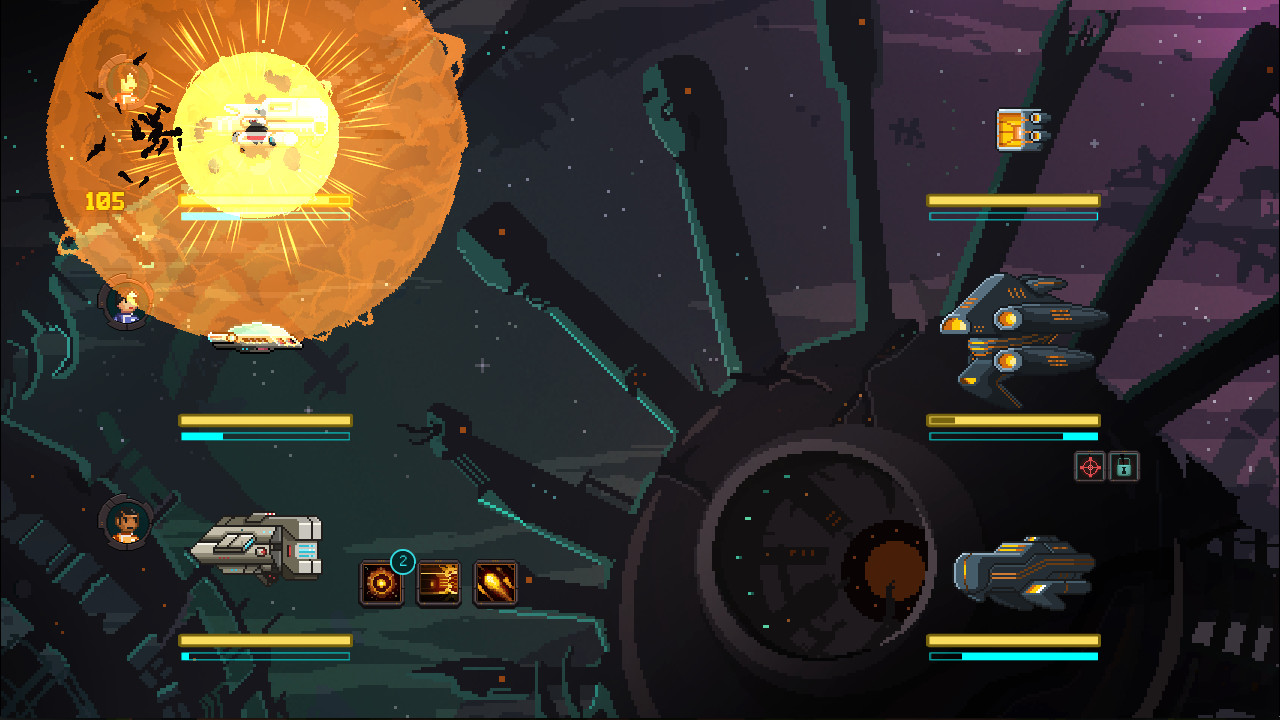1280x720 pixels.
Task: Use the incendiary torpedo ability icon
Action: (x=497, y=580)
